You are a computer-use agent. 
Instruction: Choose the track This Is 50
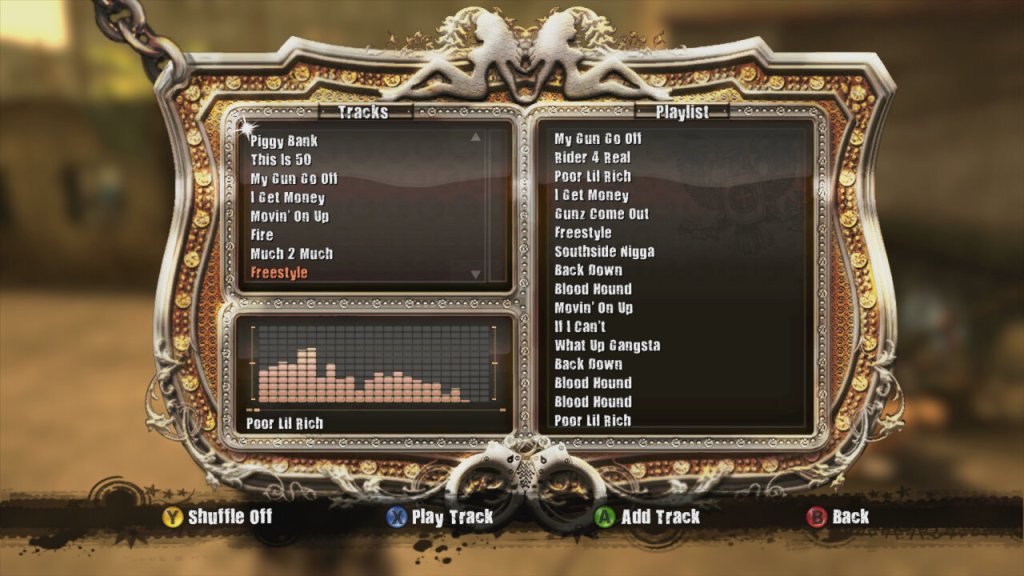[280, 160]
